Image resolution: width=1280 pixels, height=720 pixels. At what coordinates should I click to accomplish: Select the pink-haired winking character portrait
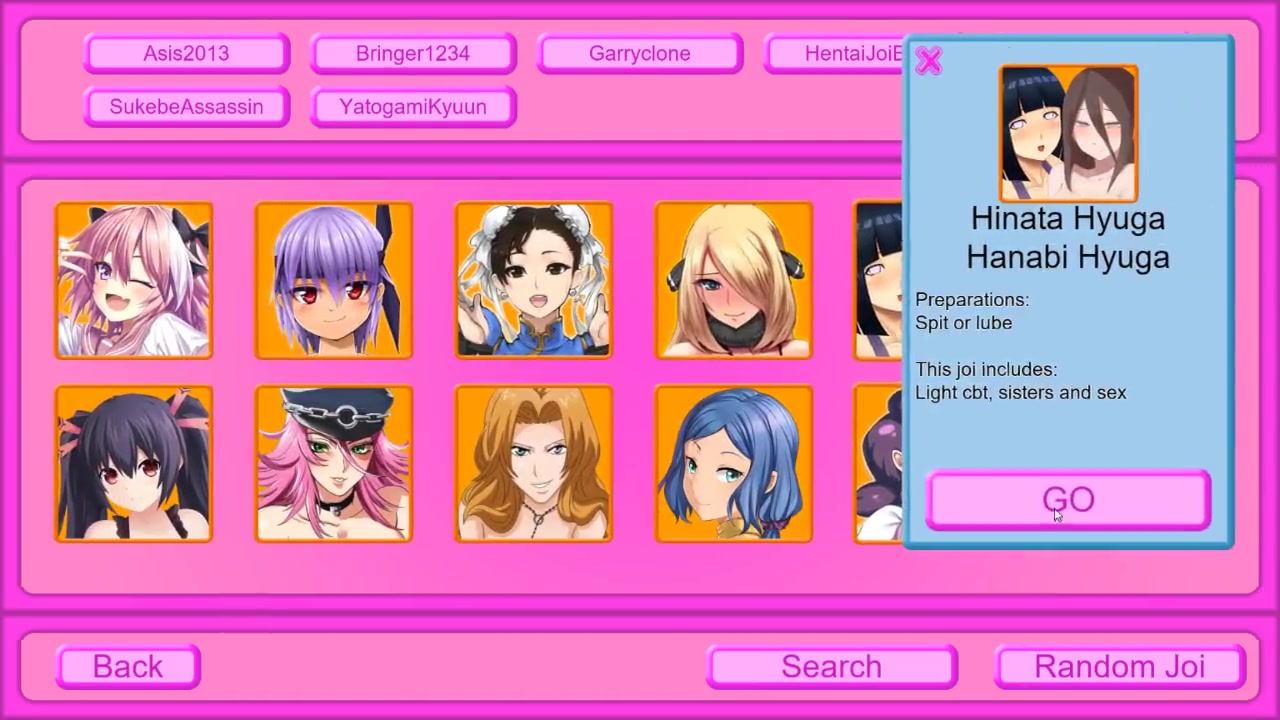134,280
